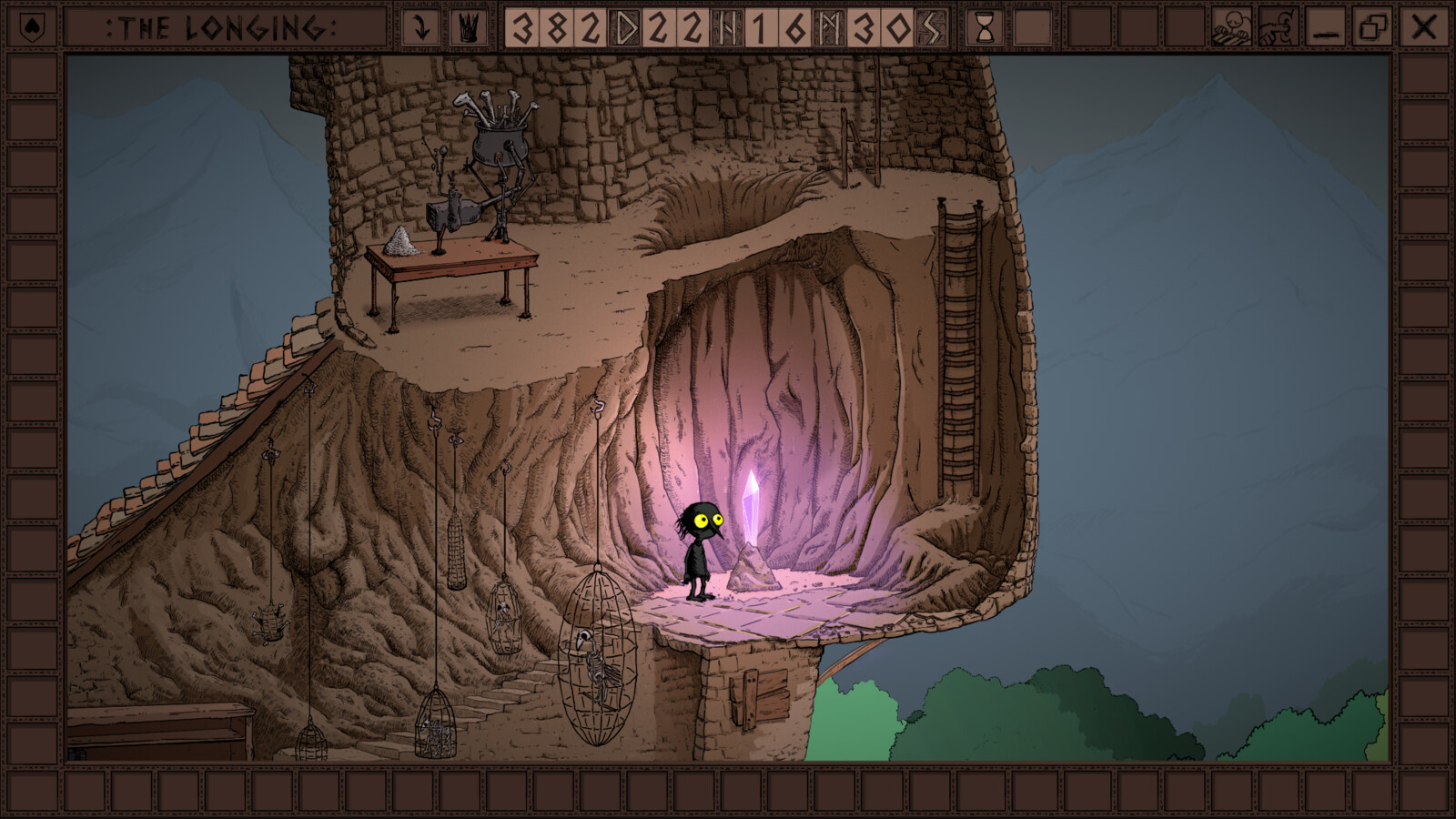Click the downward arrow button
The width and height of the screenshot is (1456, 819).
pos(420,27)
